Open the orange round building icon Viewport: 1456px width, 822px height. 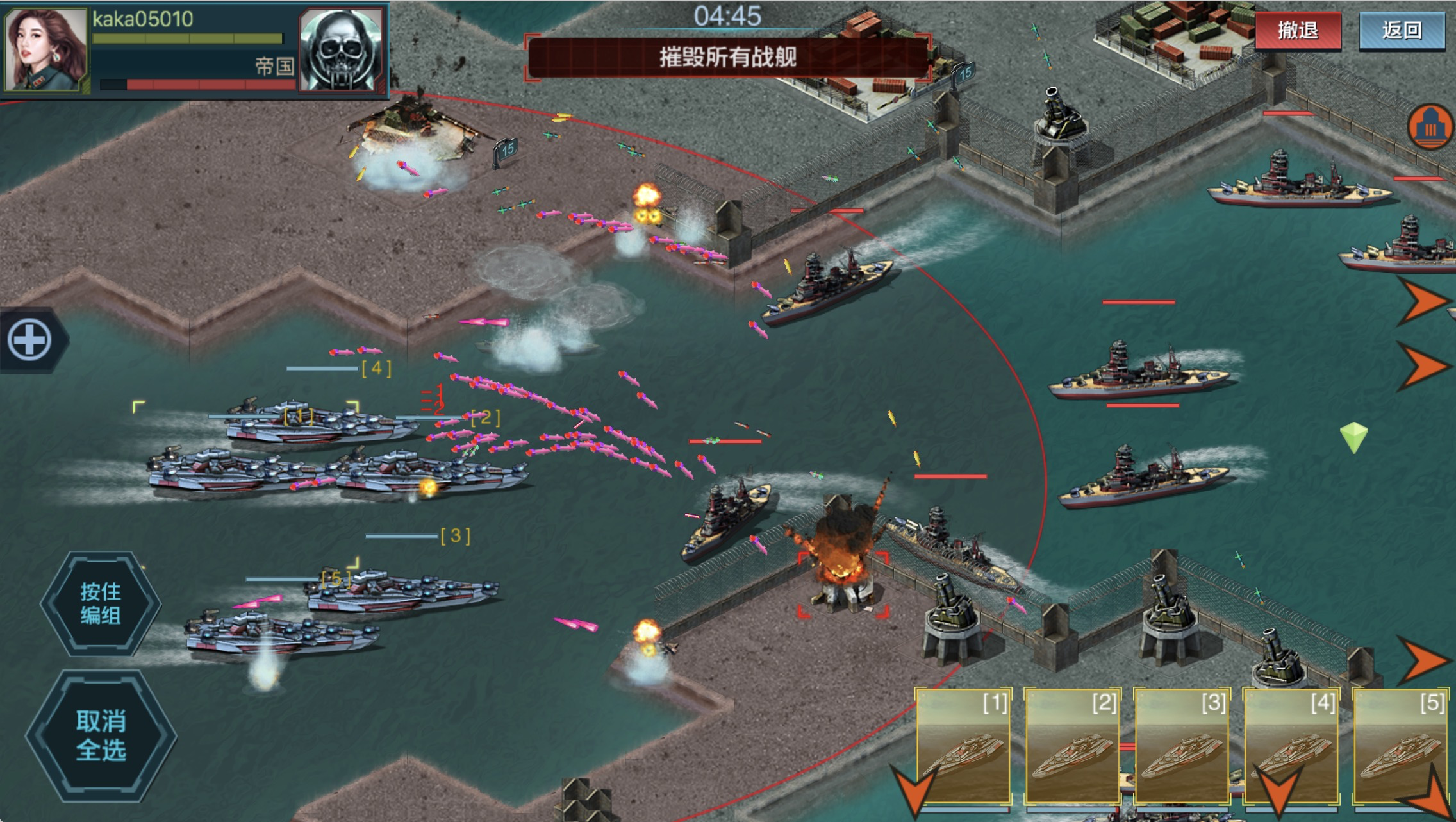coord(1430,127)
